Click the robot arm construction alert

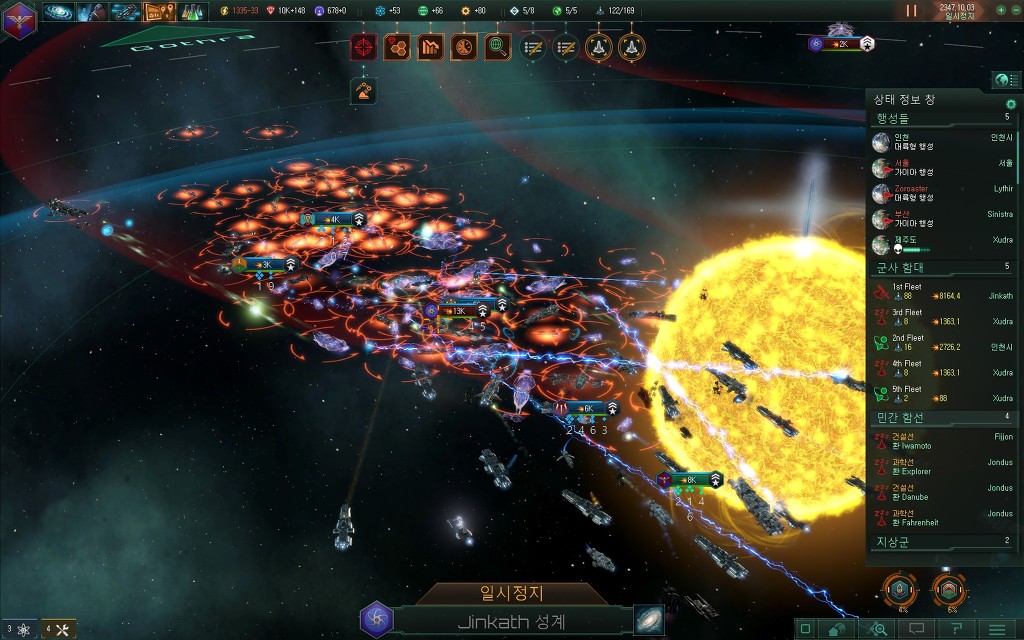pos(364,91)
